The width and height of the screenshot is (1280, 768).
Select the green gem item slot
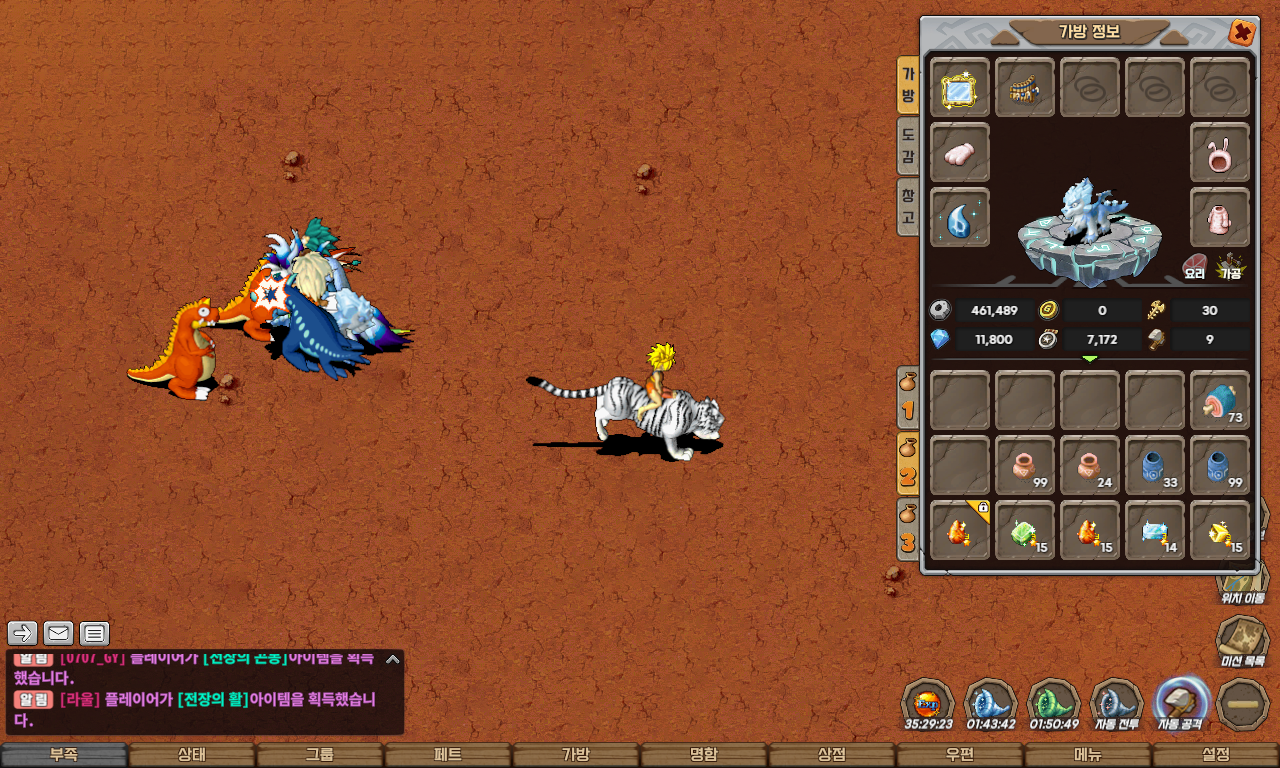(x=1025, y=530)
